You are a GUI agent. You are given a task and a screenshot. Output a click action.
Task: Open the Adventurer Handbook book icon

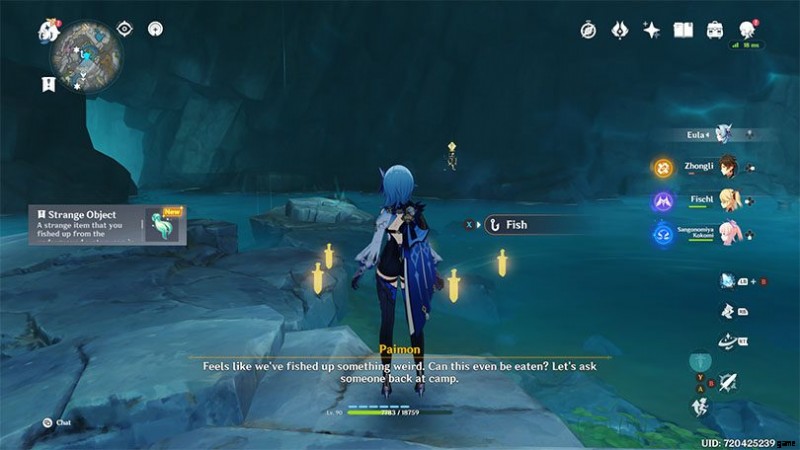(x=684, y=30)
